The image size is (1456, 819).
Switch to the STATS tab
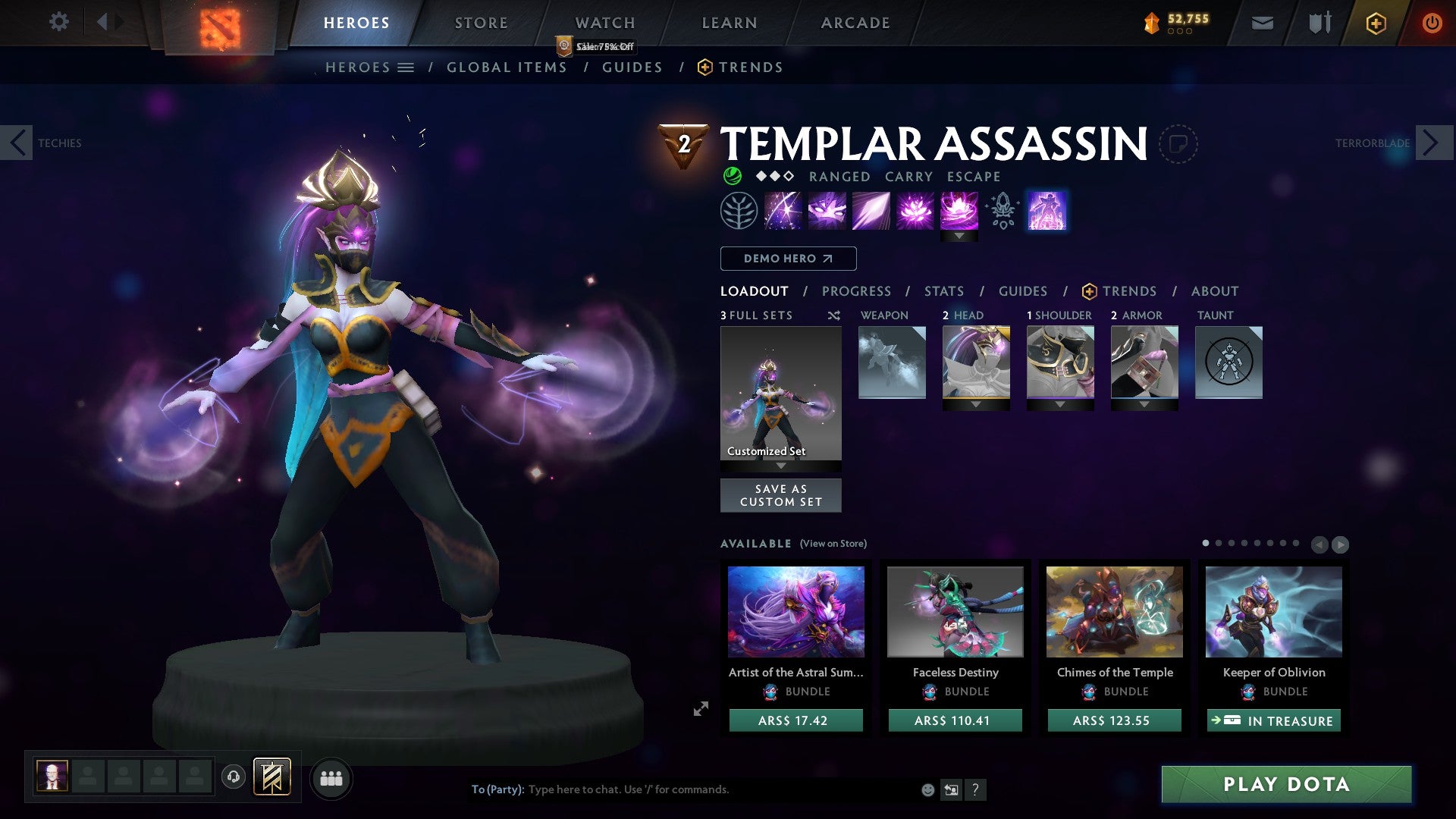[x=943, y=290]
